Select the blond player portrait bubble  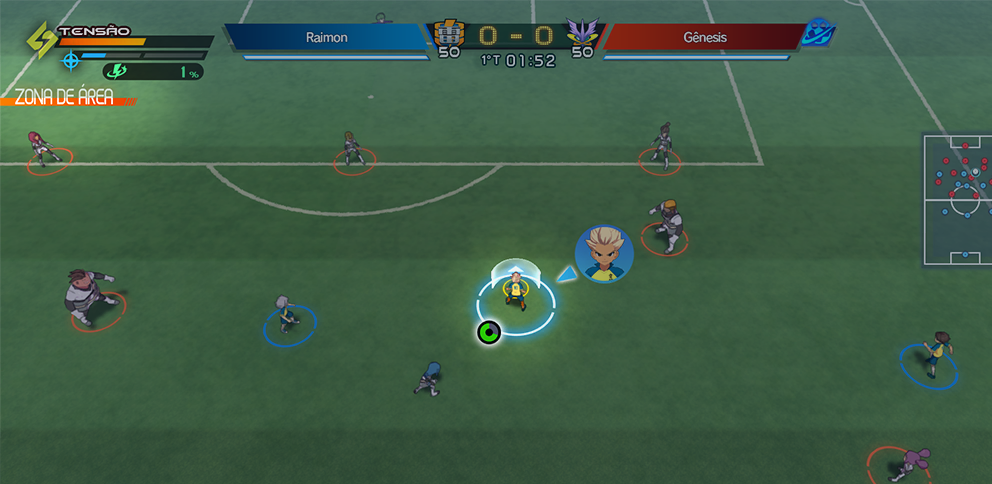pos(604,253)
